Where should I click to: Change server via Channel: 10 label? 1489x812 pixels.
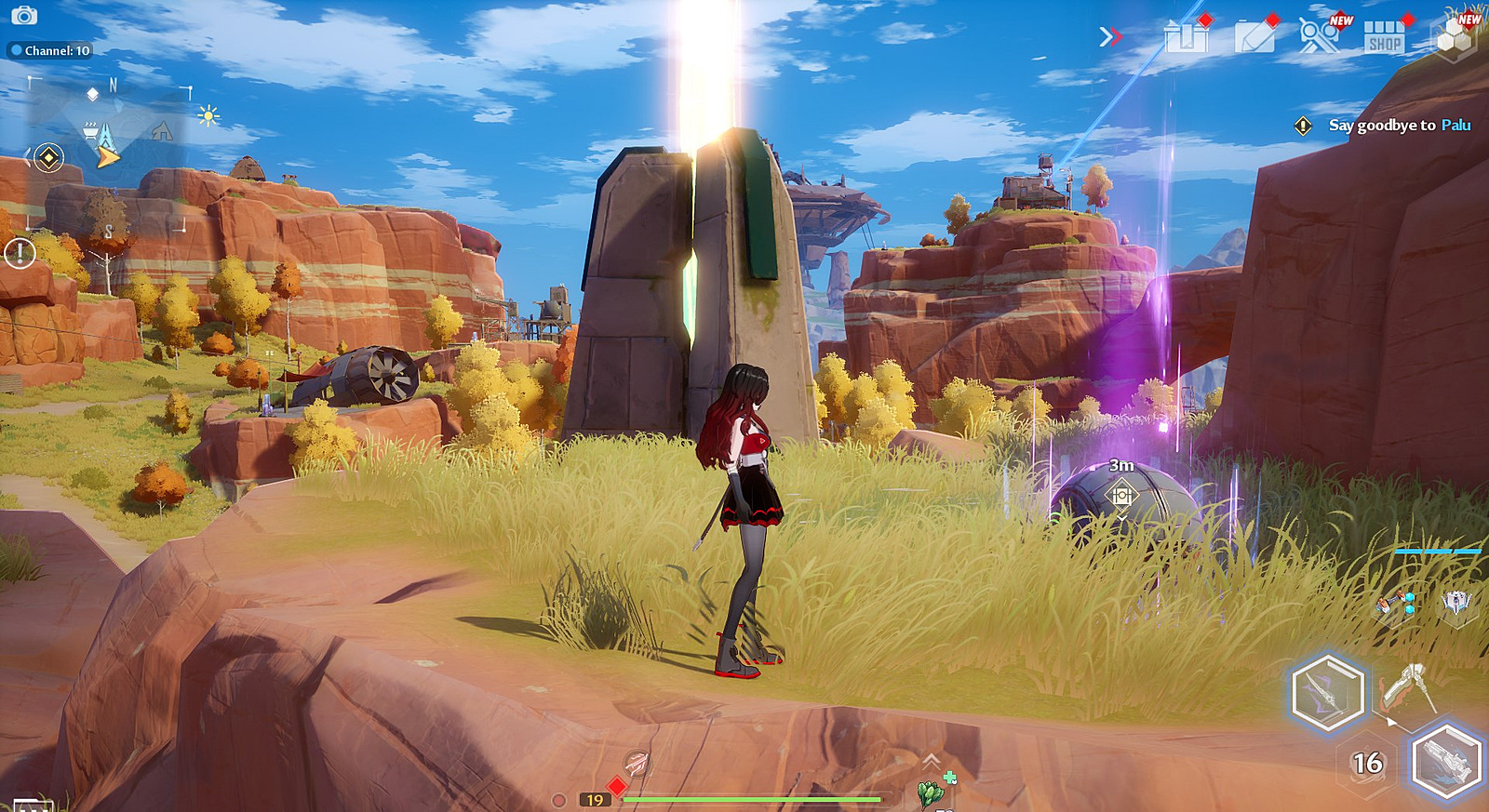pos(51,51)
